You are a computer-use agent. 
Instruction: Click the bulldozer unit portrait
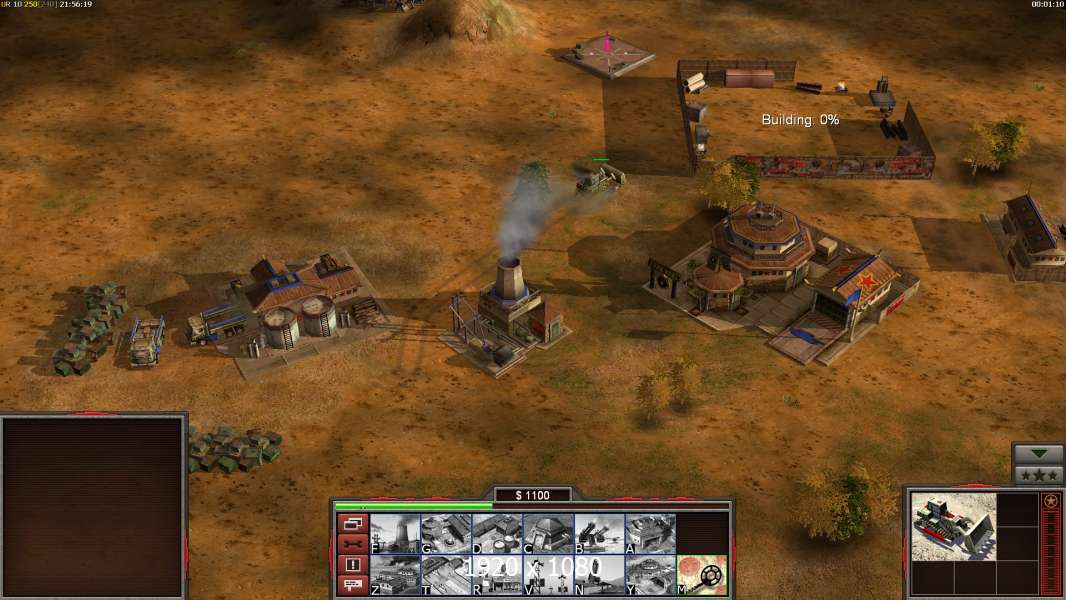[x=953, y=527]
